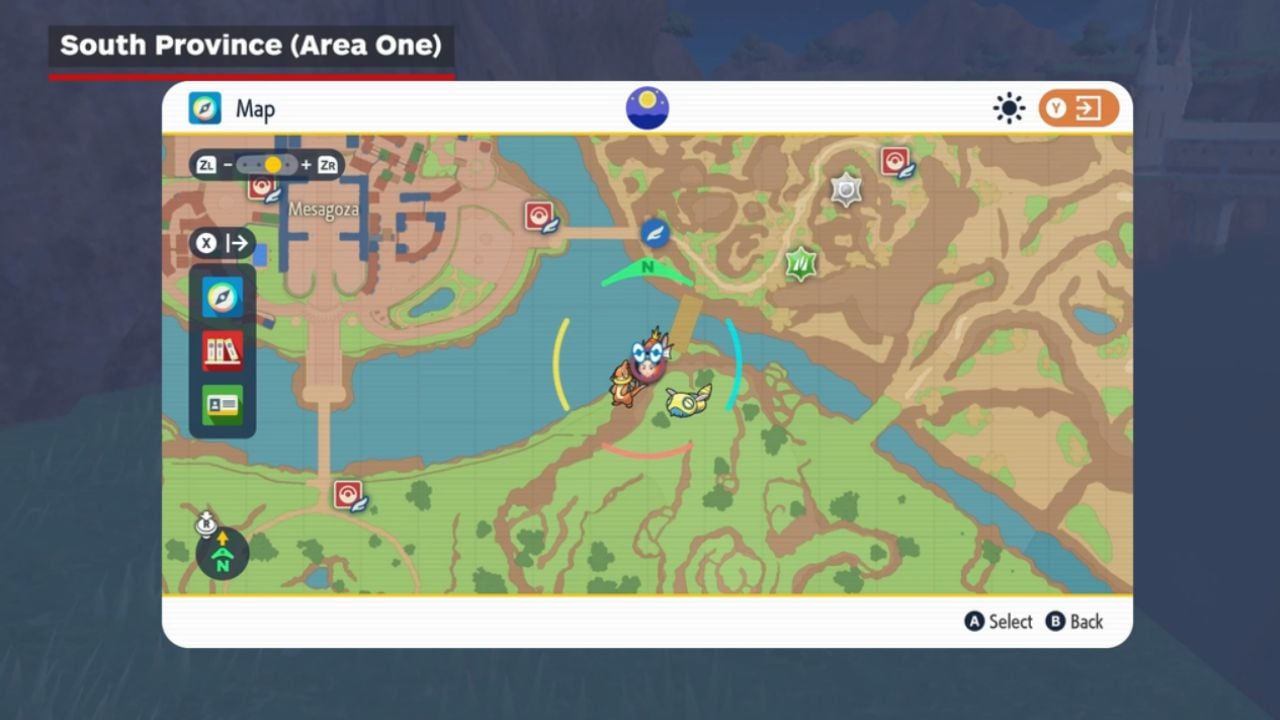This screenshot has height=720, width=1280.
Task: Toggle the sun weather icon
Action: tap(1009, 108)
